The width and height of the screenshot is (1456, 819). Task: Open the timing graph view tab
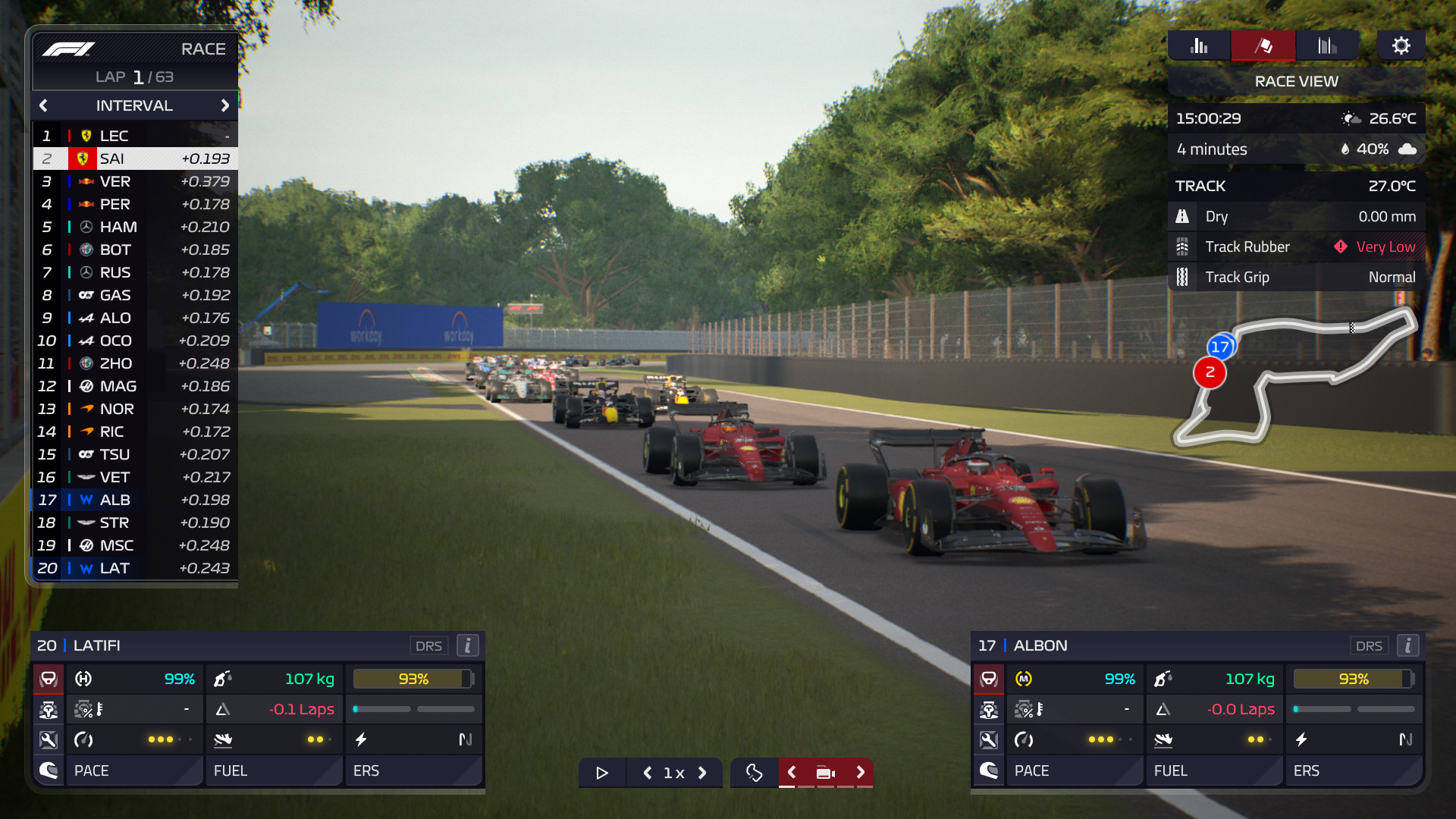(1328, 45)
